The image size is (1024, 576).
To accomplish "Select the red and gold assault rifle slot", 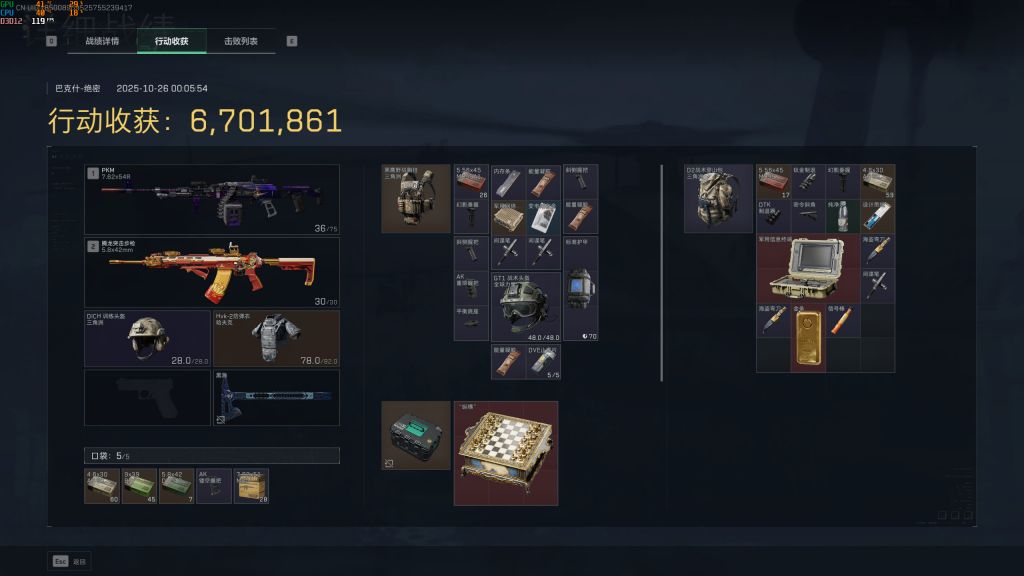I will 211,272.
